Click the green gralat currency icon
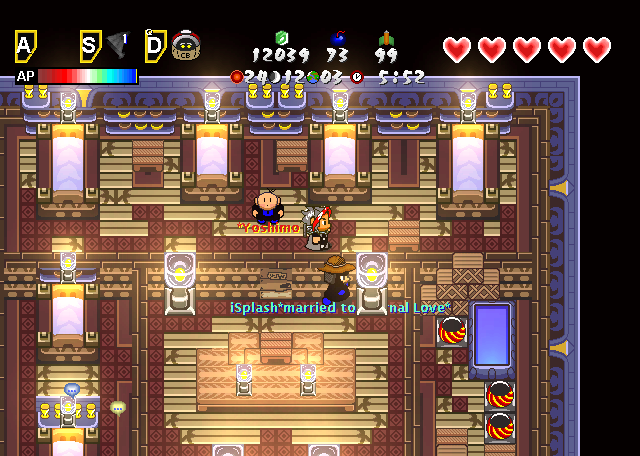The height and width of the screenshot is (456, 640). pos(281,38)
